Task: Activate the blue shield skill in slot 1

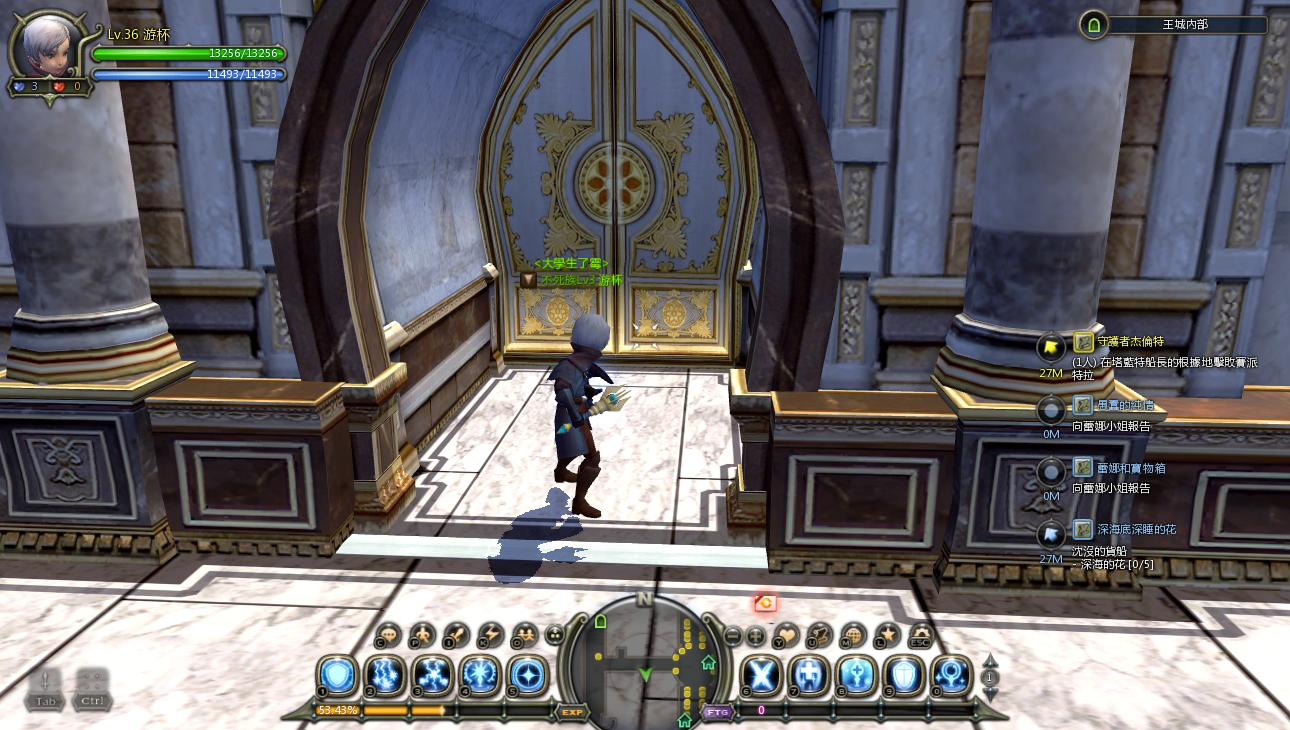Action: tap(337, 675)
